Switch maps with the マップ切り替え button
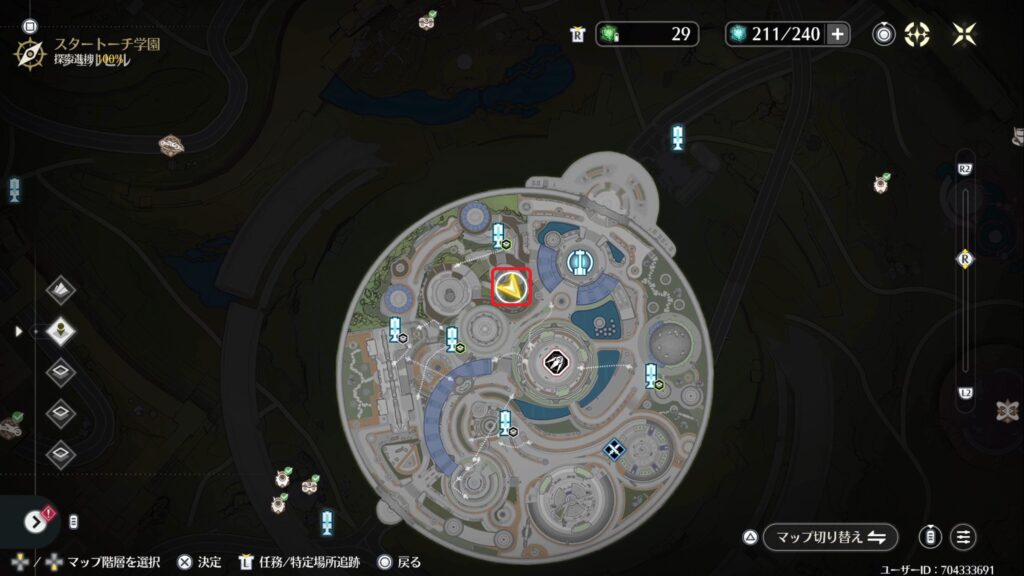Image resolution: width=1024 pixels, height=576 pixels. click(830, 537)
